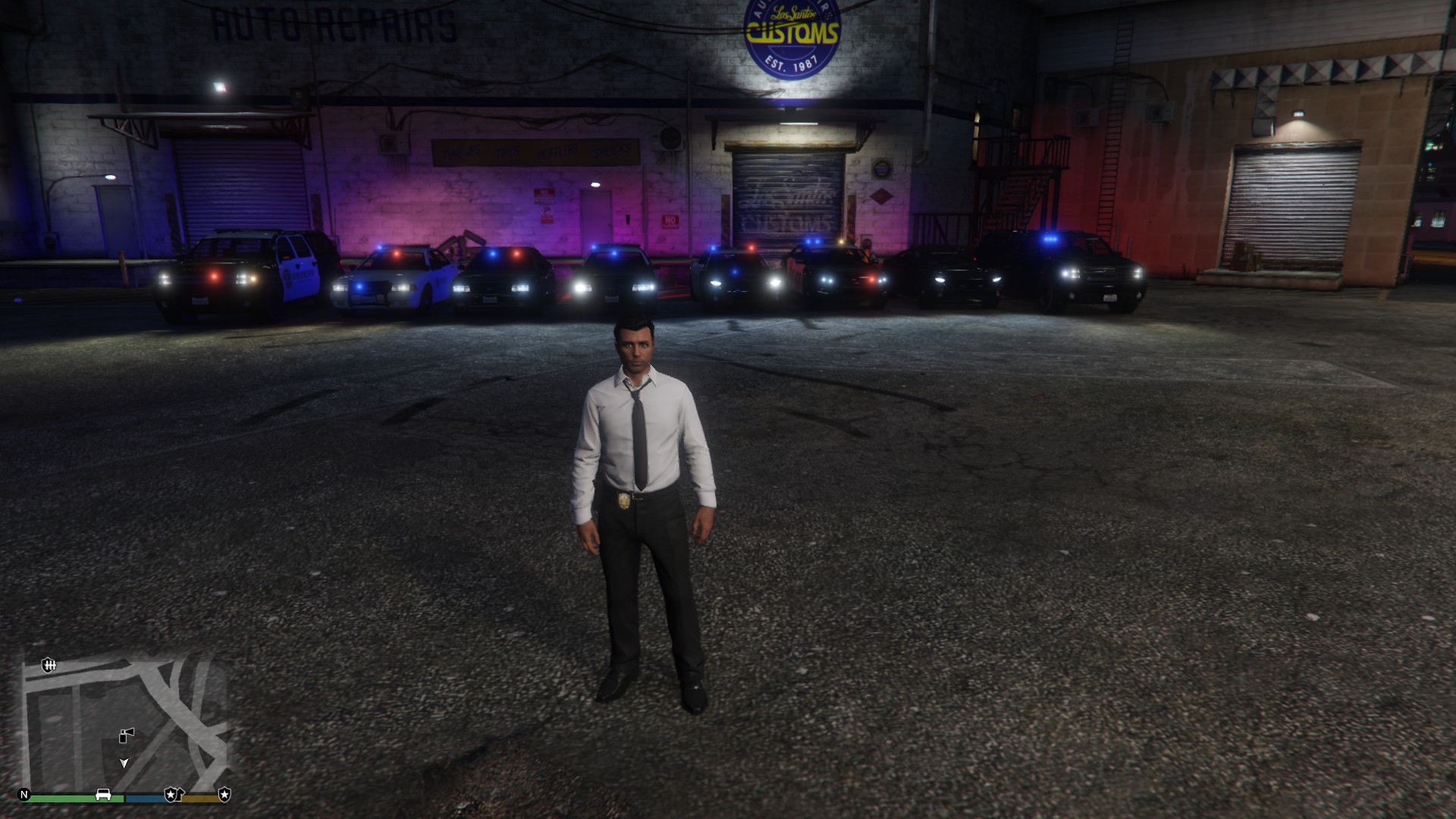This screenshot has height=819, width=1456.
Task: Select the white car blip on minimap
Action: pyautogui.click(x=103, y=795)
